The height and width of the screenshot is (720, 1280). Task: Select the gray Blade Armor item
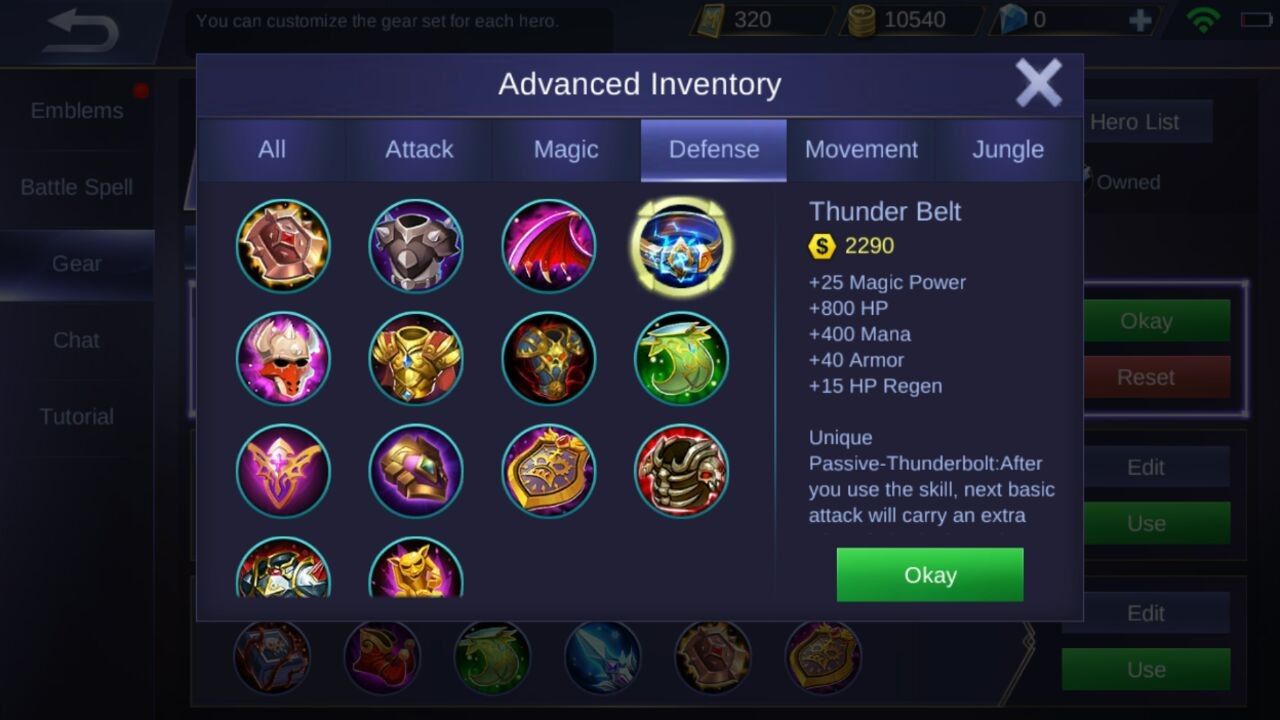(416, 245)
